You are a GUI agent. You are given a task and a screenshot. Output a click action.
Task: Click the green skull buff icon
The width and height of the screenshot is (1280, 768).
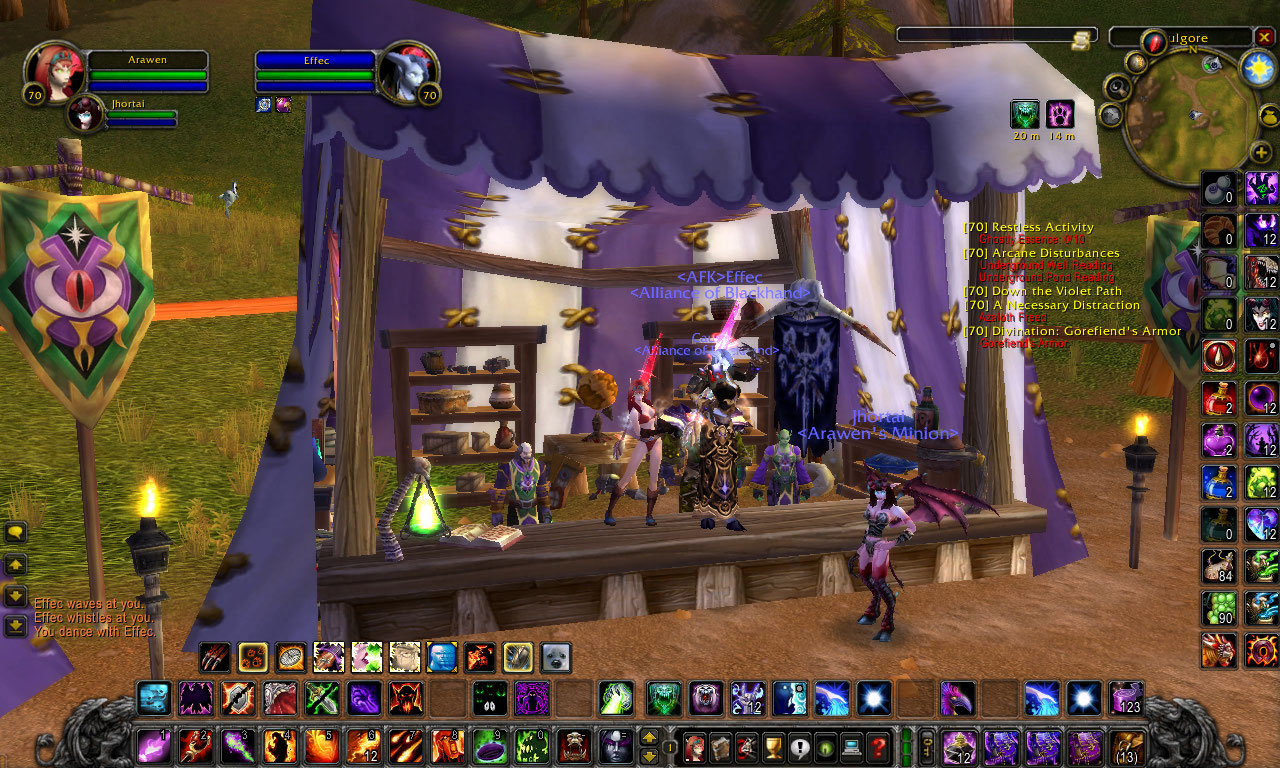(1025, 114)
